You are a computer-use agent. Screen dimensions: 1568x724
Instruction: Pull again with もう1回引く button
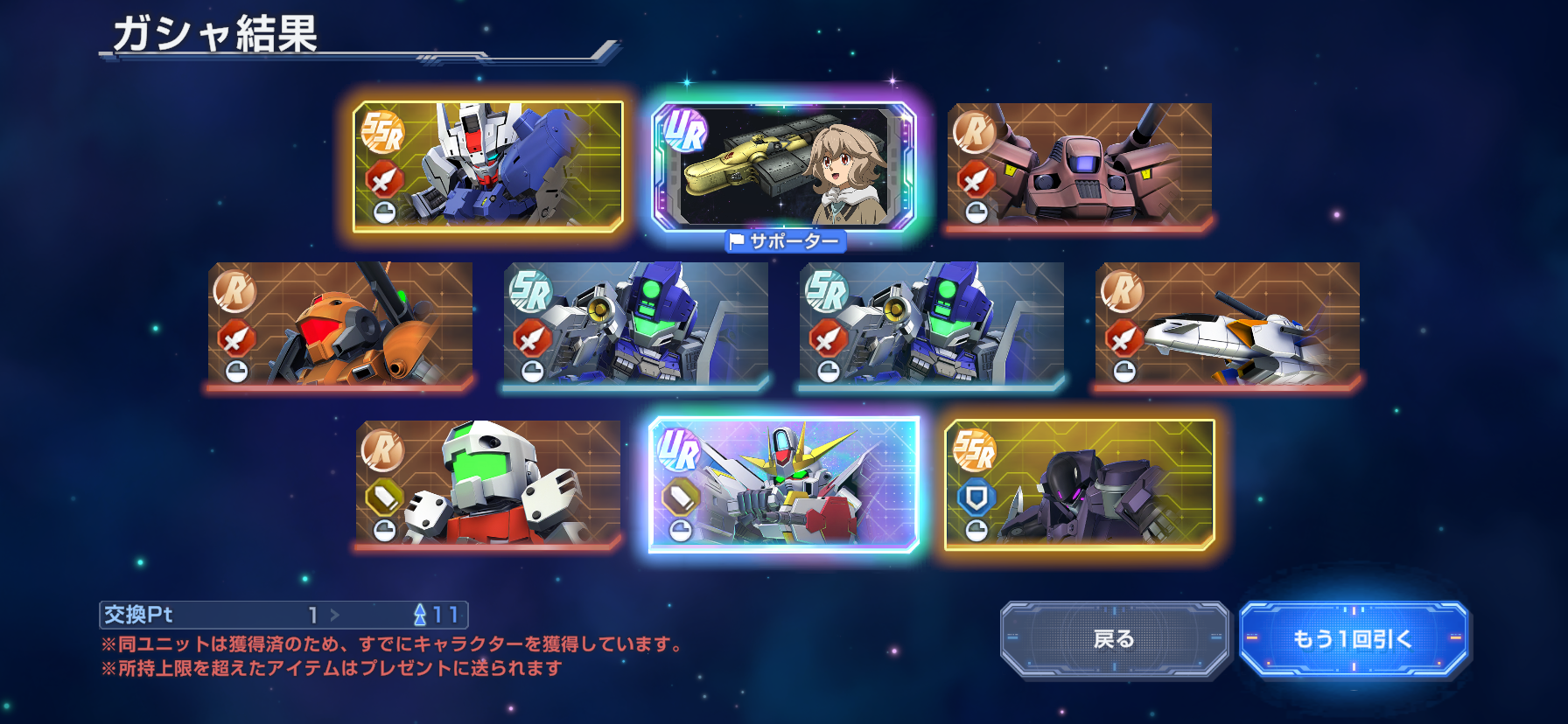[1353, 639]
